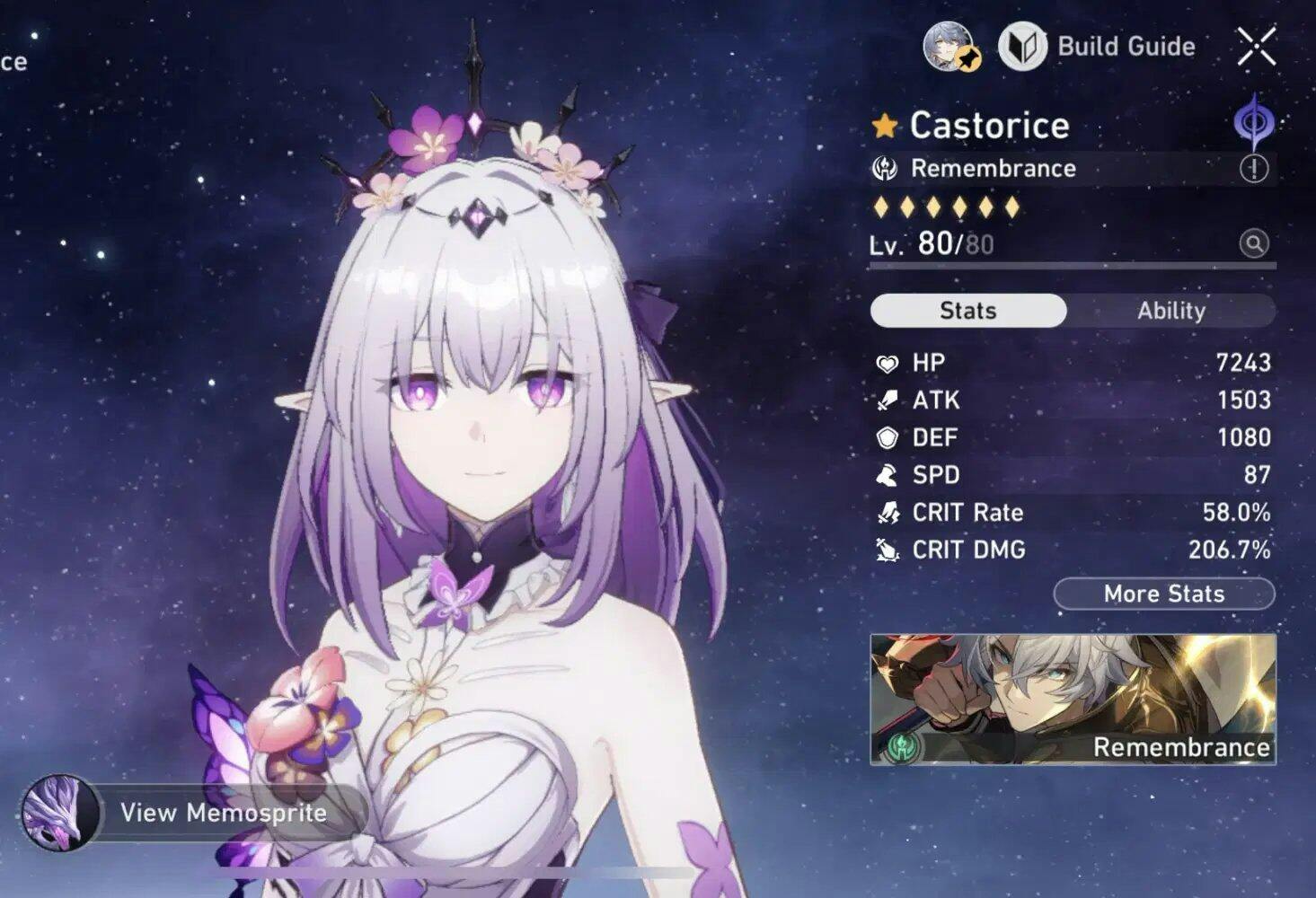Click the magnifier icon beside level
The height and width of the screenshot is (898, 1316).
point(1254,243)
